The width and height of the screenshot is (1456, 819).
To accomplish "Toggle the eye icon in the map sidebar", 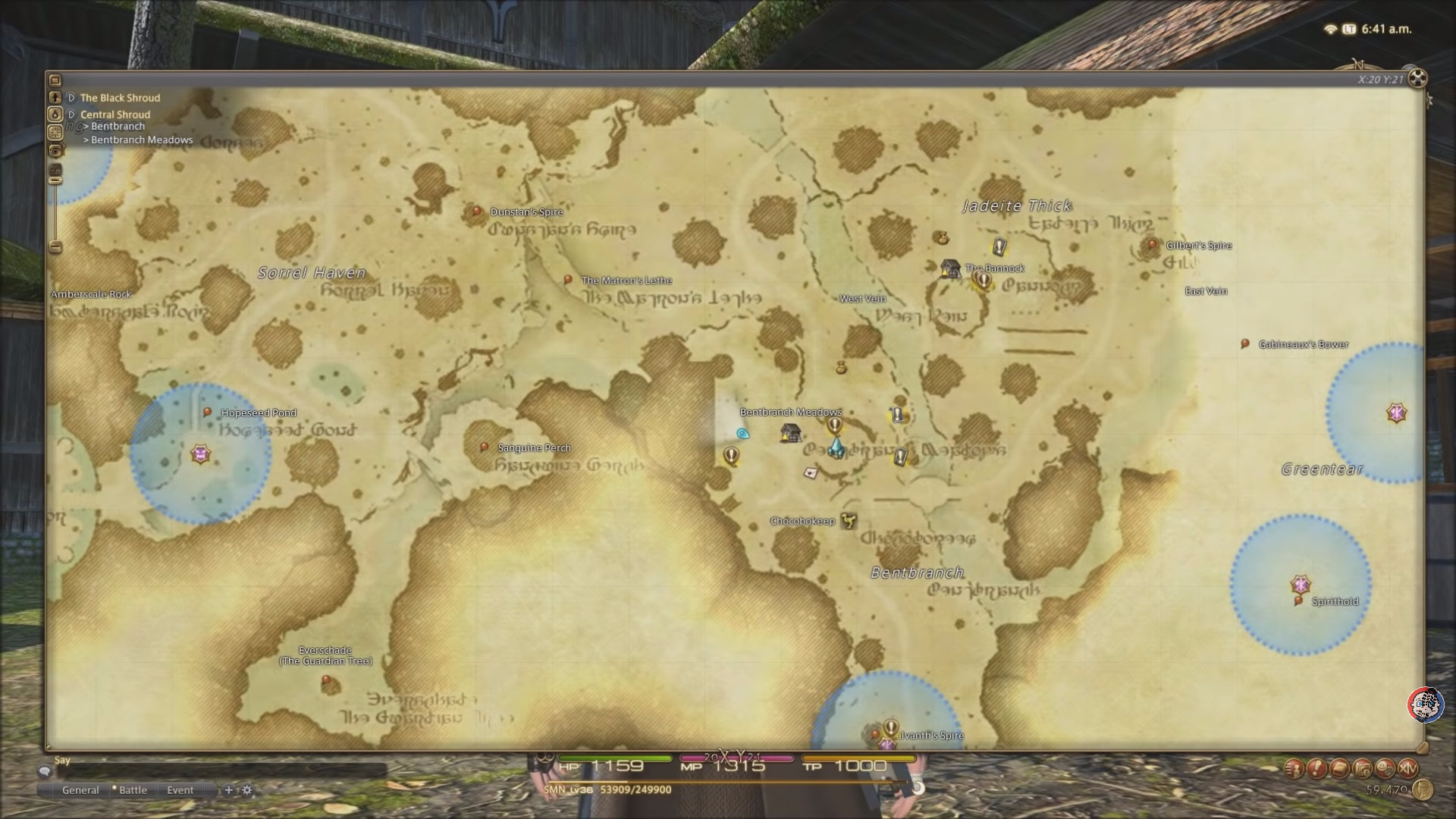I will (x=55, y=150).
